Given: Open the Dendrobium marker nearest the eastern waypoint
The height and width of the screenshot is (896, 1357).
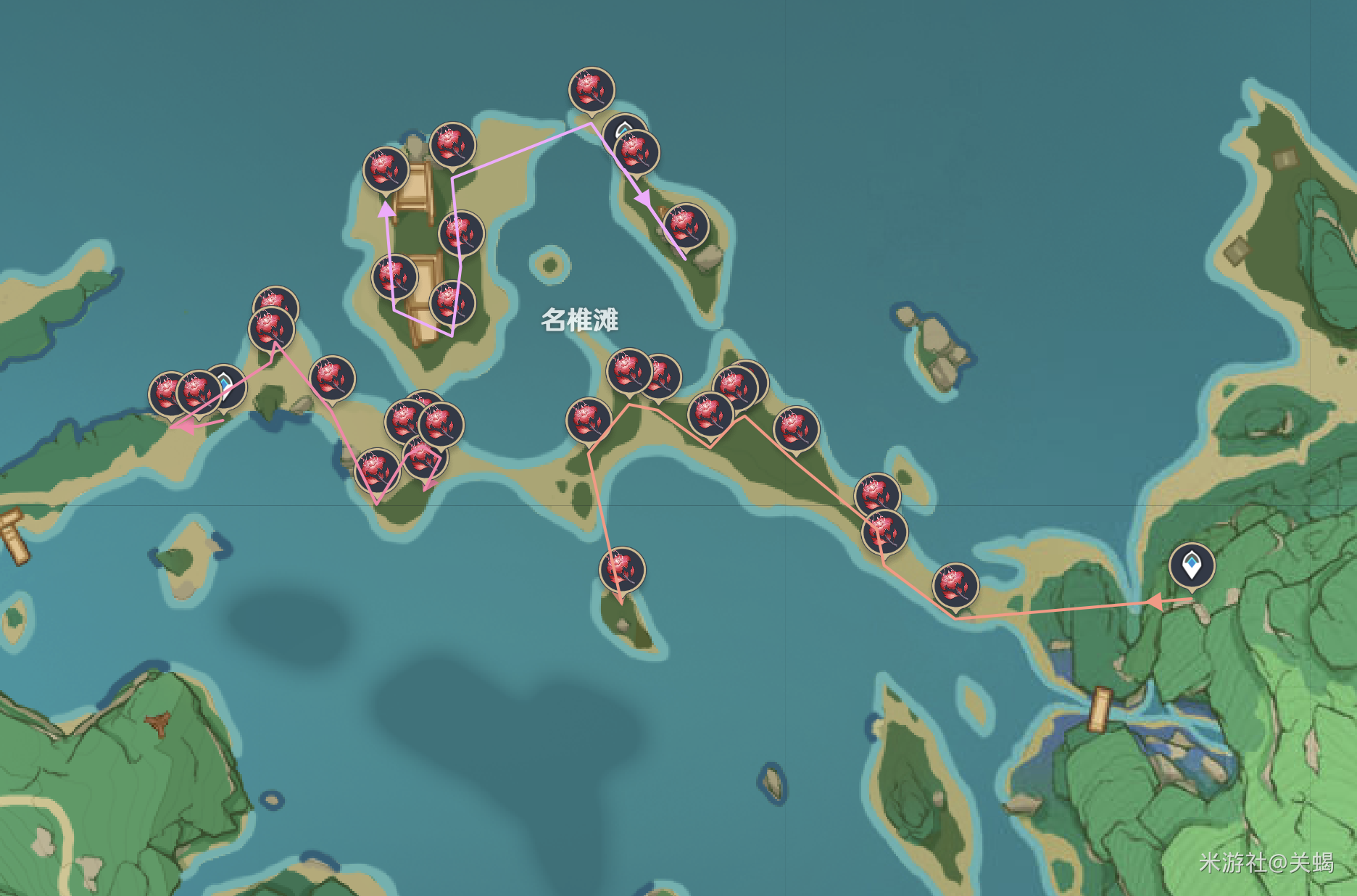Looking at the screenshot, I should click(x=955, y=584).
